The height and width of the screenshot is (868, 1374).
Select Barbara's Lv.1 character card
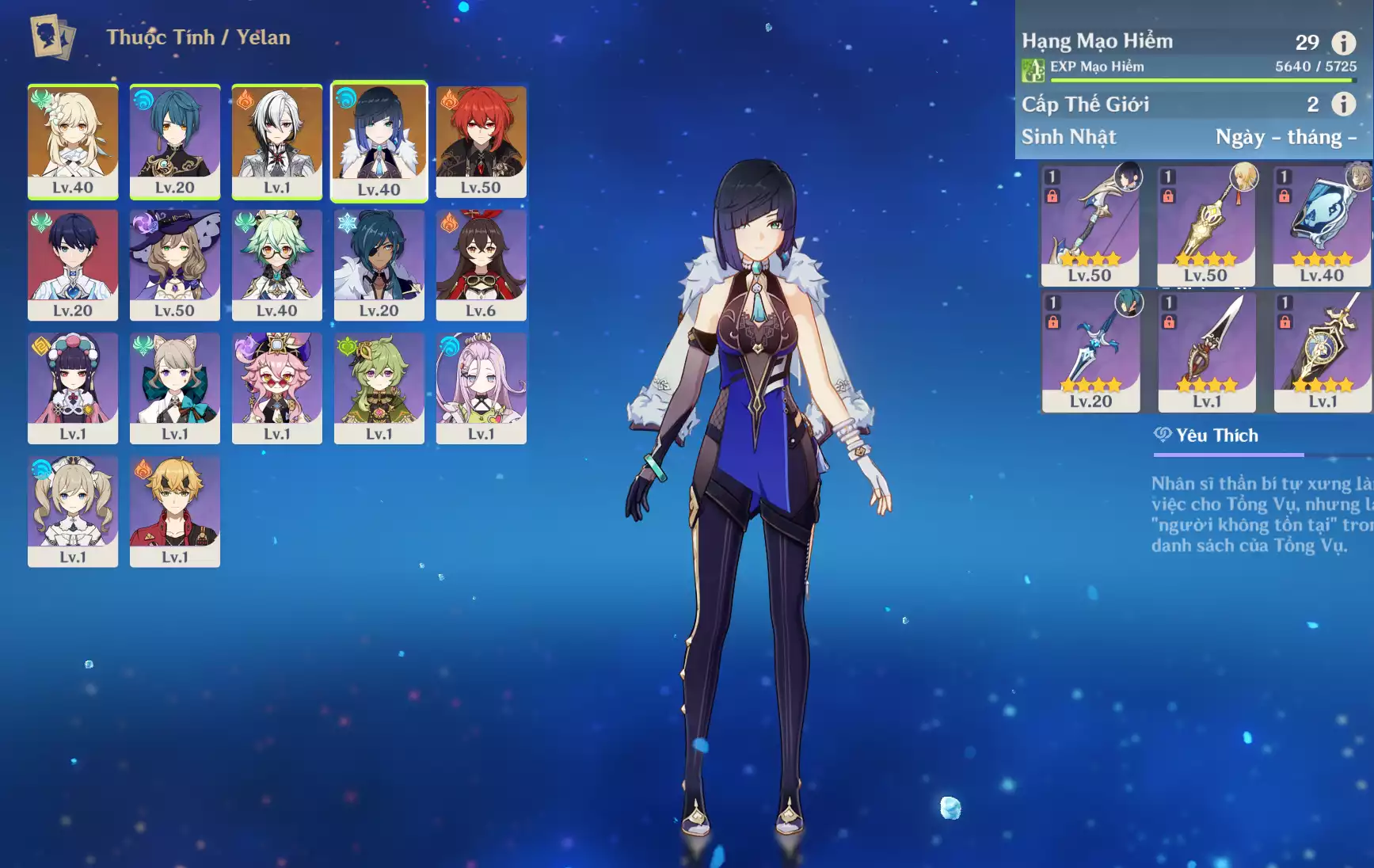click(x=73, y=511)
